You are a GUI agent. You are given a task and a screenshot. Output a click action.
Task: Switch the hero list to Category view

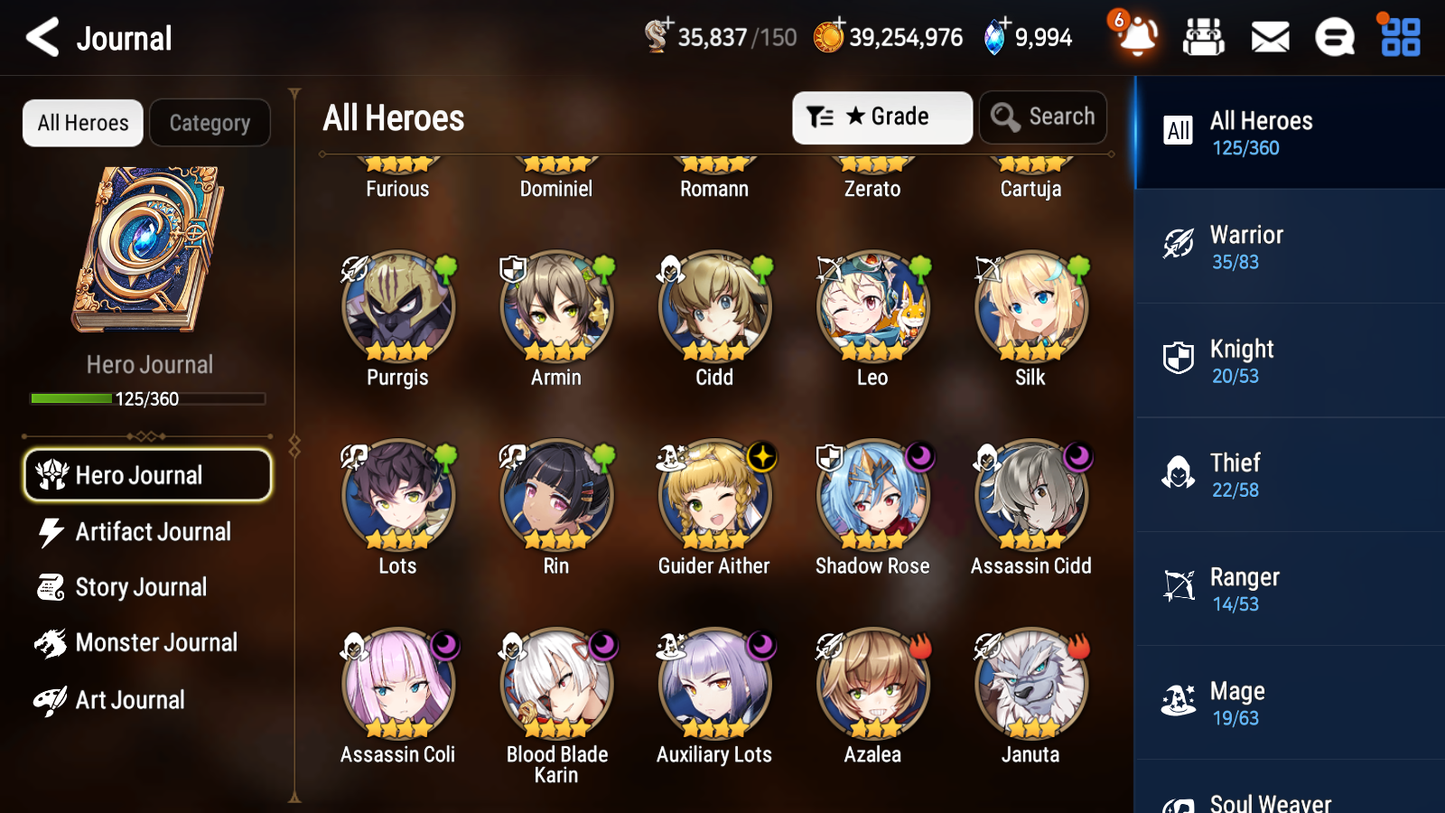pos(210,122)
